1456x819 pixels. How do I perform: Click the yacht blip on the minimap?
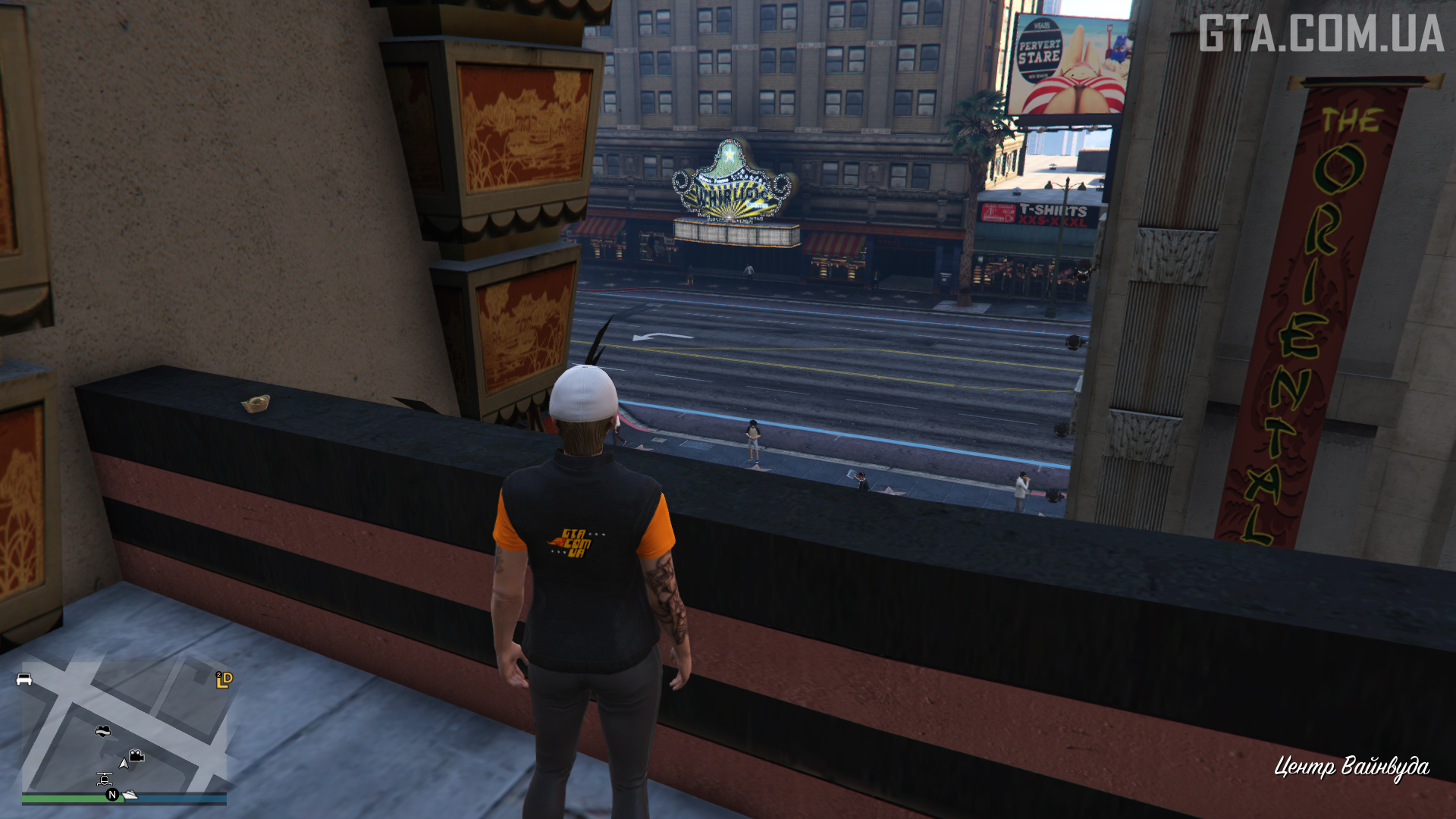click(x=130, y=794)
